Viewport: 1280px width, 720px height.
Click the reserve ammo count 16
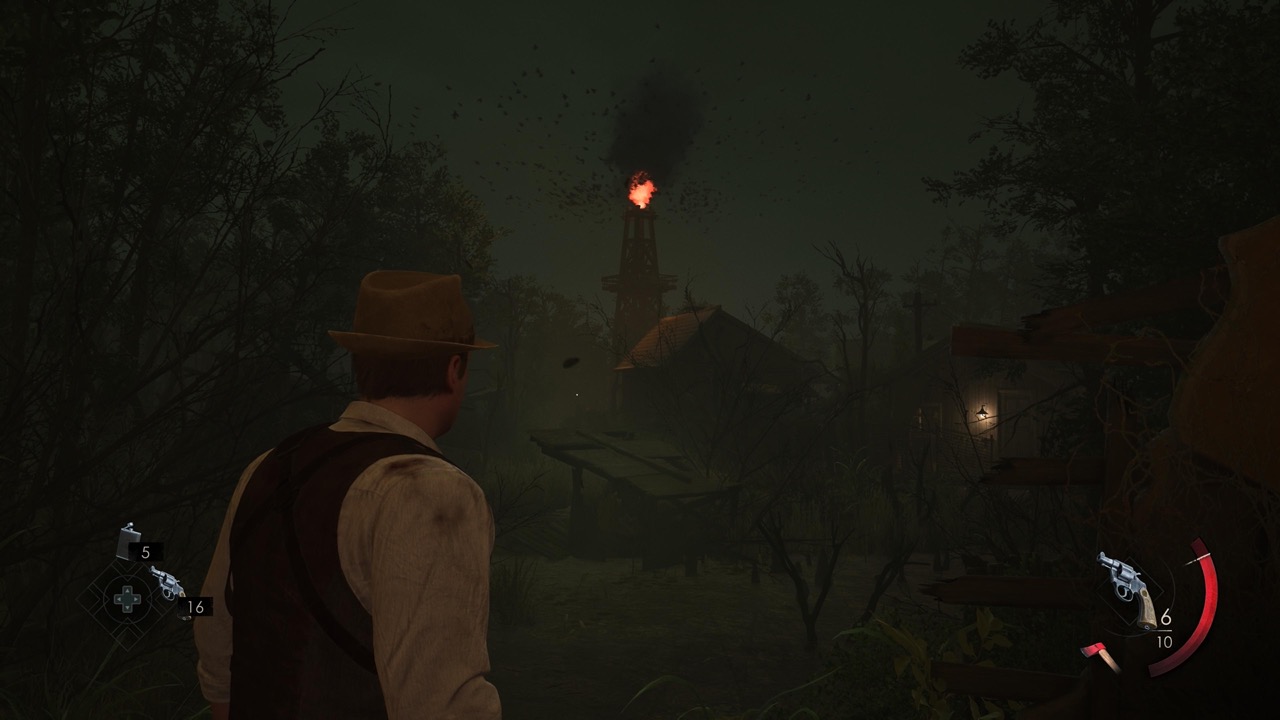[x=196, y=607]
